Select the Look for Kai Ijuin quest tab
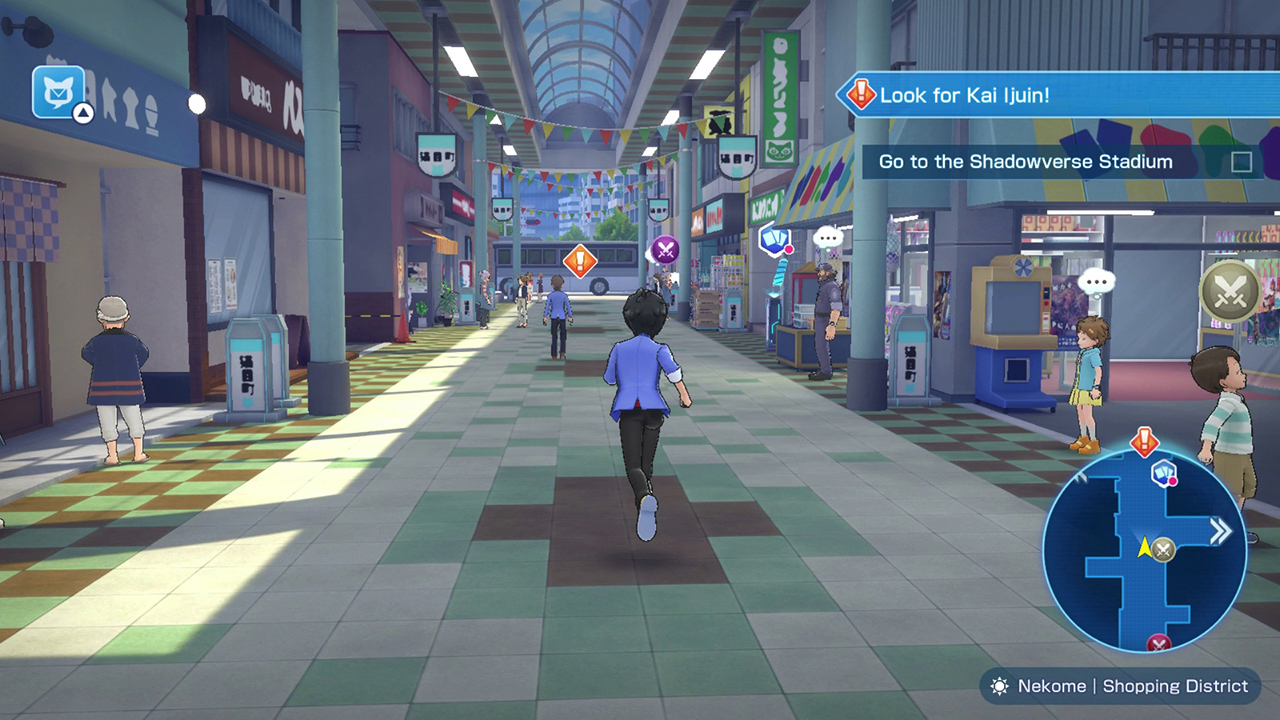1280x720 pixels. click(x=965, y=96)
